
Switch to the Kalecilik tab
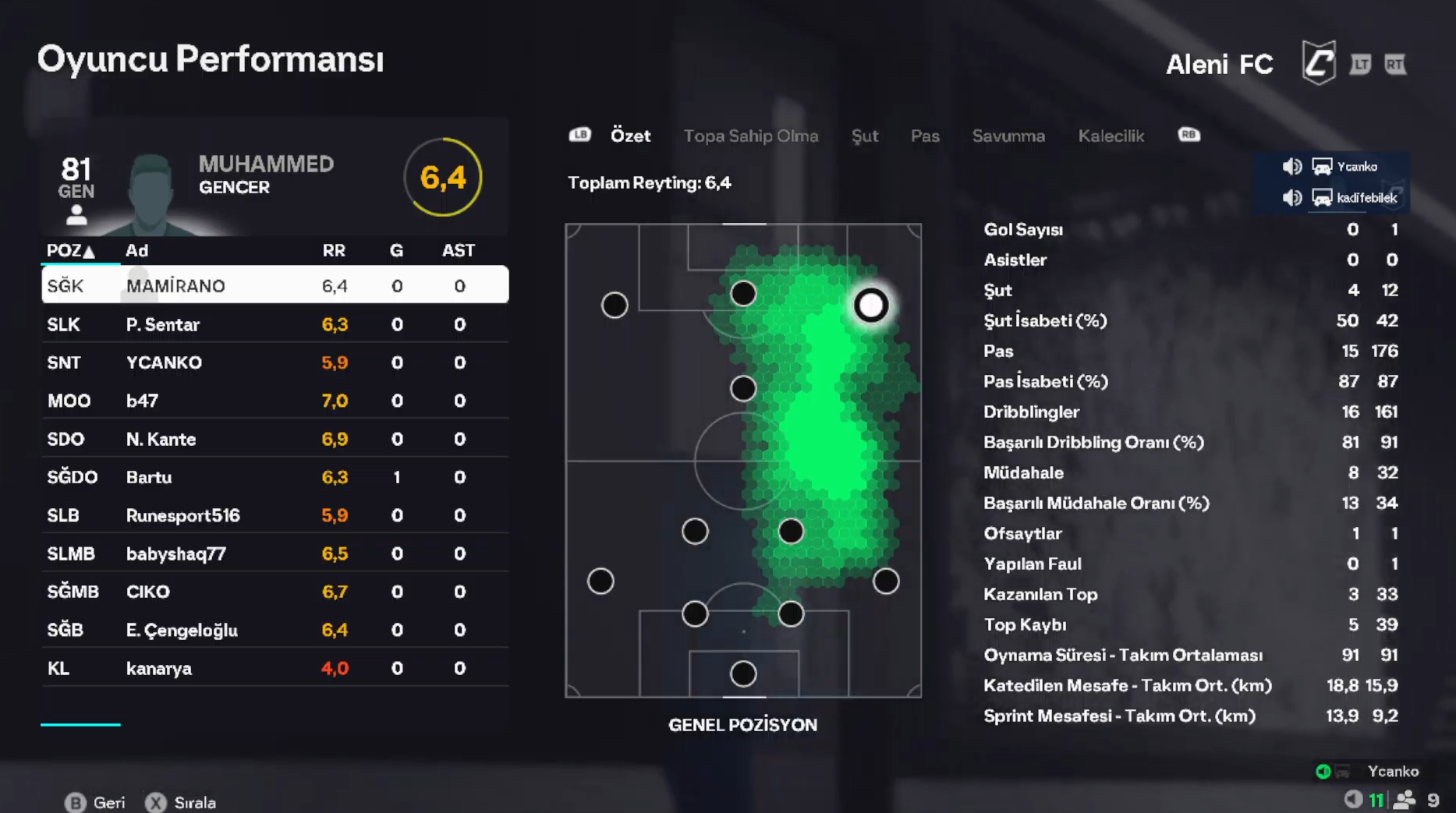1111,136
